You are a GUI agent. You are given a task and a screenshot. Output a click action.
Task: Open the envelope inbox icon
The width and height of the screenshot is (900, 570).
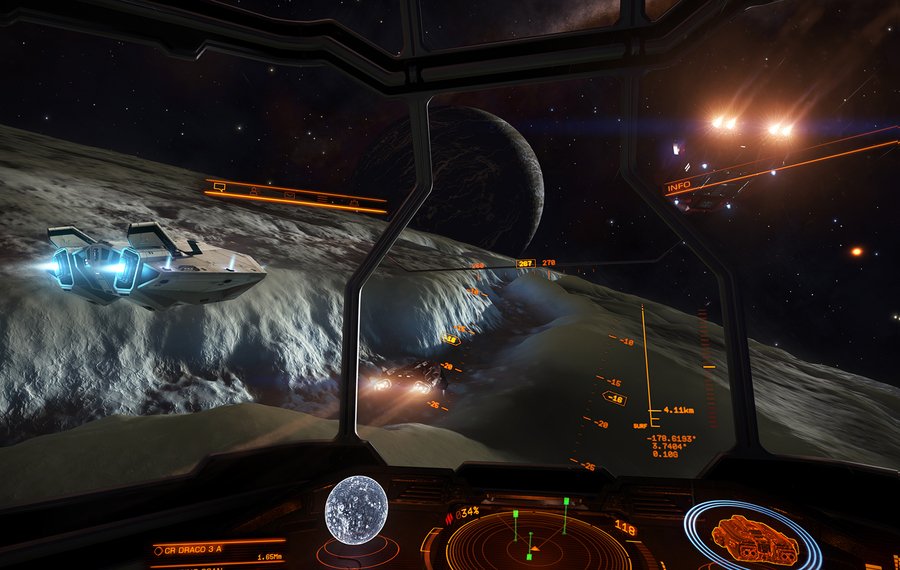290,193
